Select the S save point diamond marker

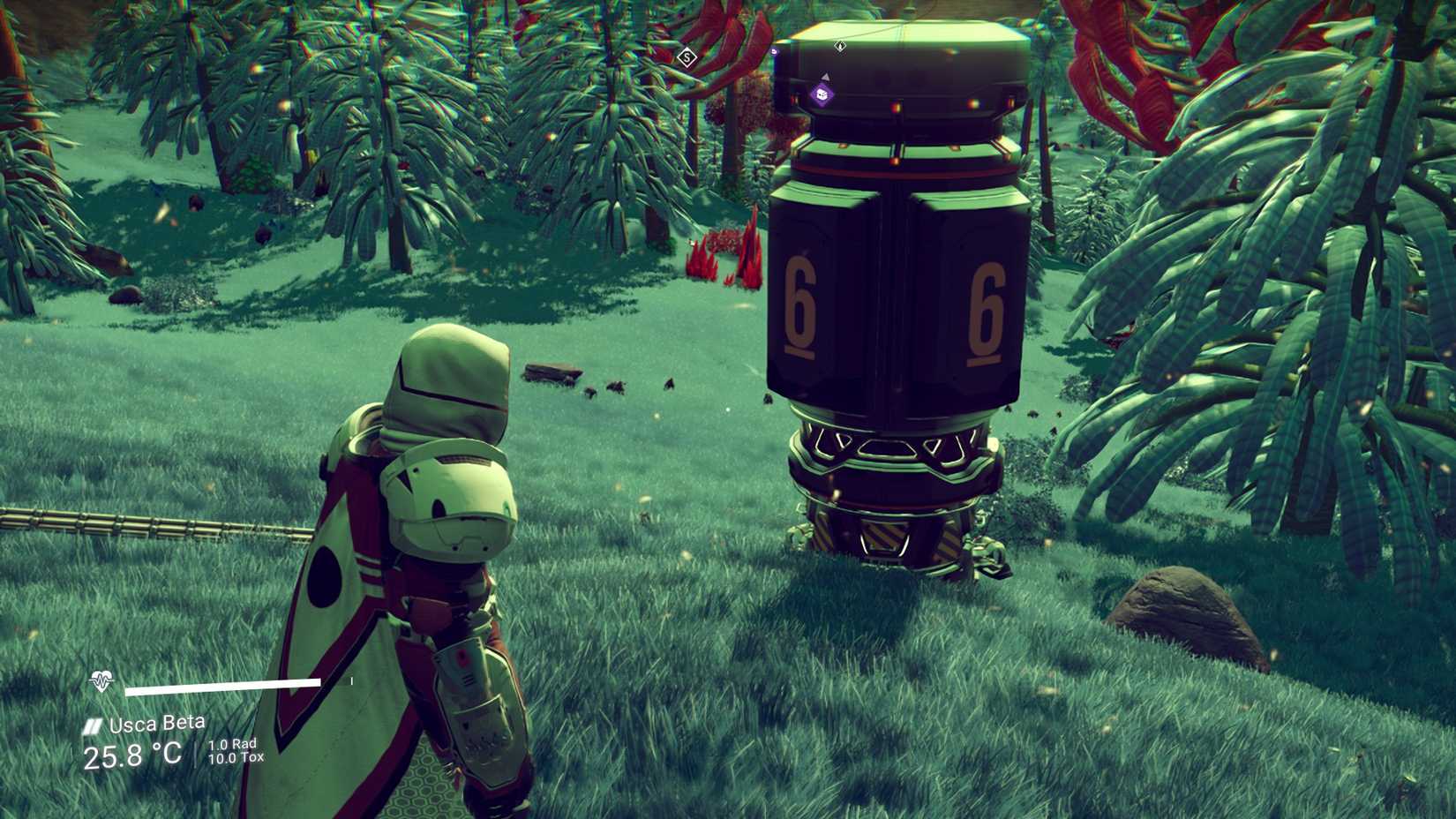(687, 56)
